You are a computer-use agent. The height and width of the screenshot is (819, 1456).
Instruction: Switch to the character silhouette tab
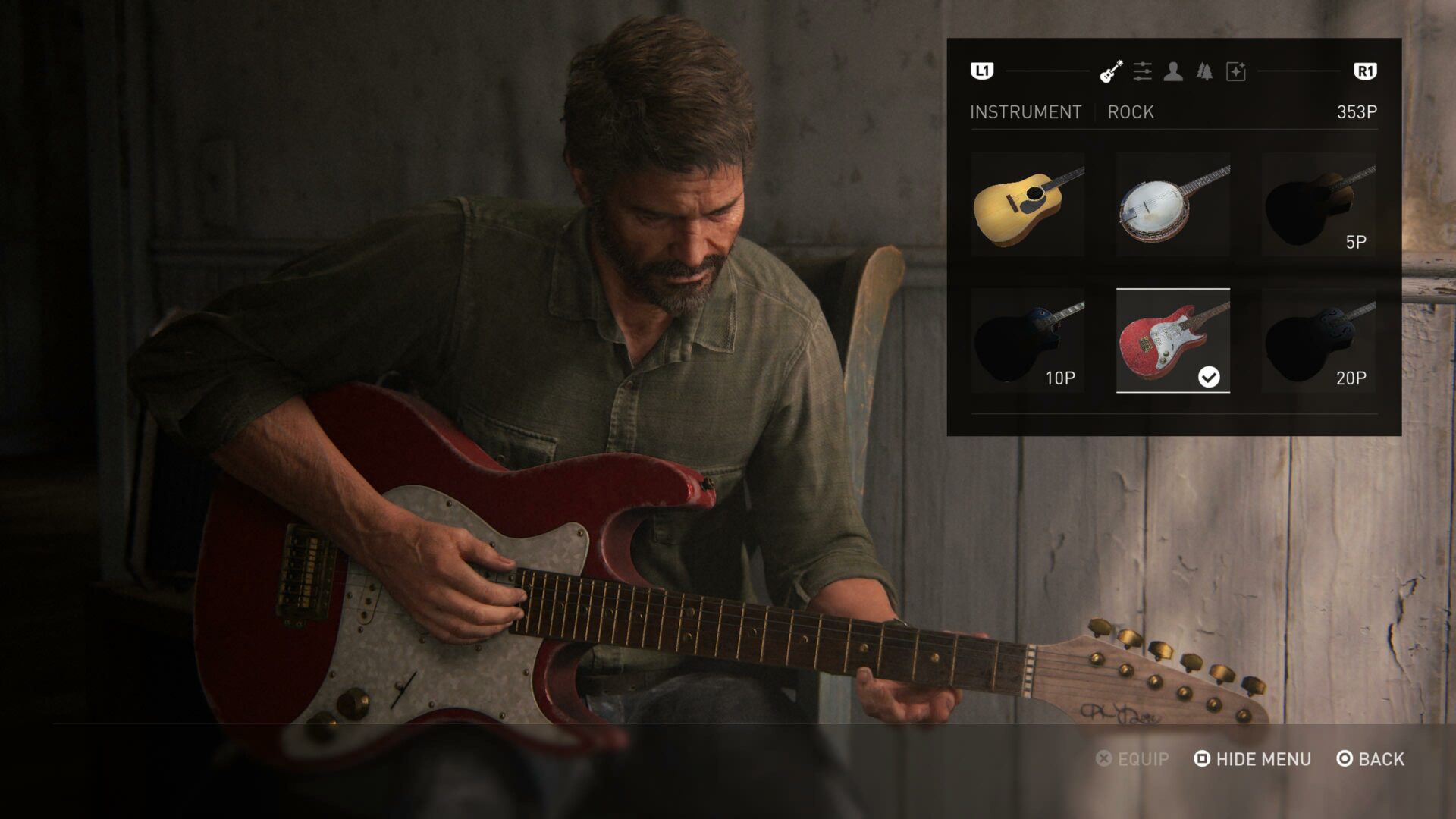point(1173,71)
